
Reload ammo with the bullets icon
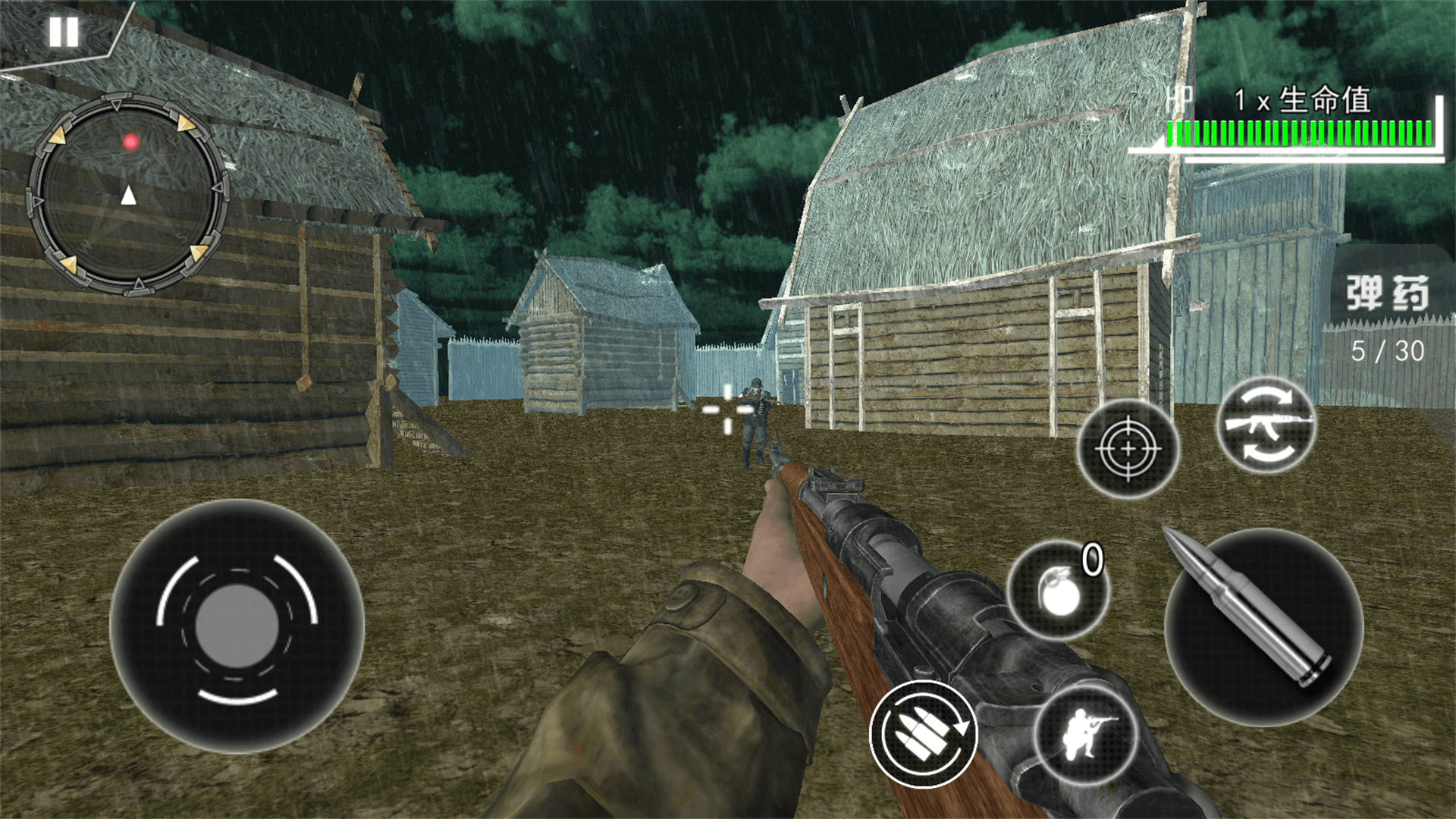coord(924,734)
